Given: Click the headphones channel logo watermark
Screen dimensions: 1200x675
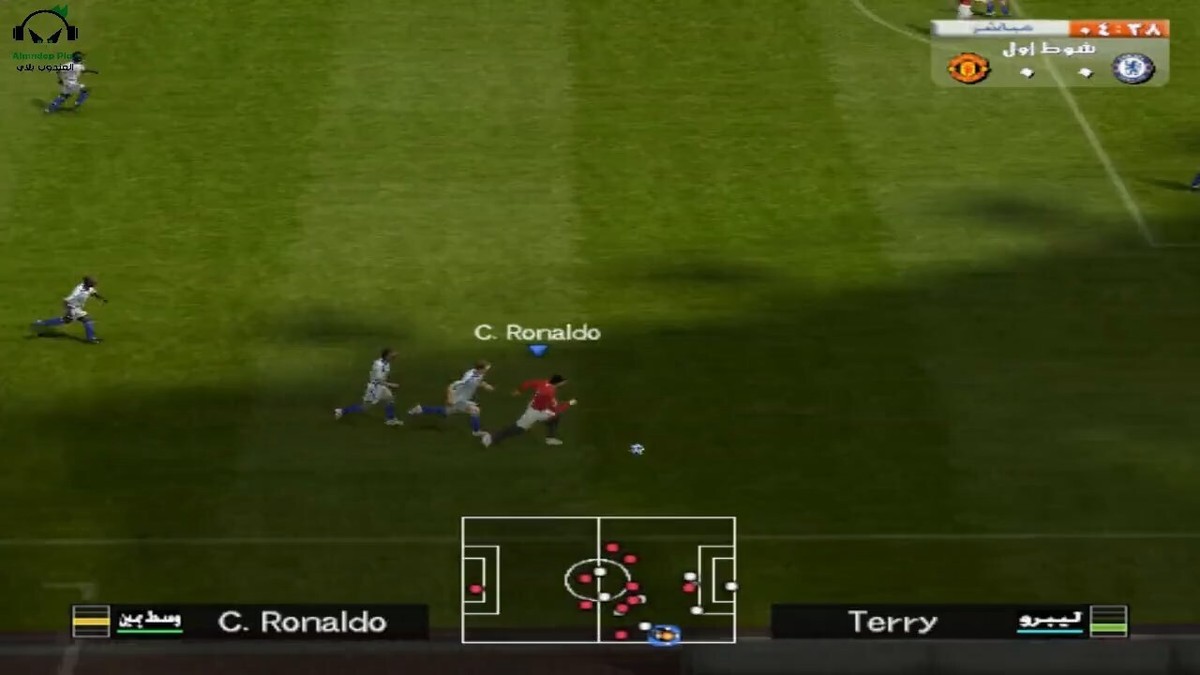Looking at the screenshot, I should (45, 30).
